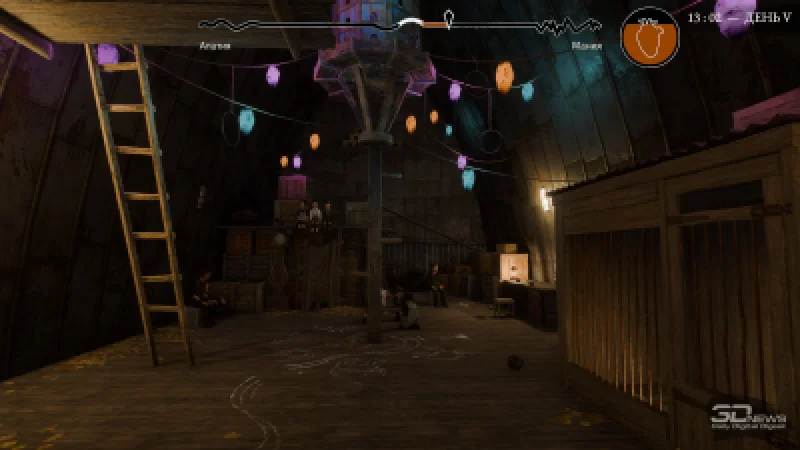Click the orange heart status icon

[x=649, y=38]
